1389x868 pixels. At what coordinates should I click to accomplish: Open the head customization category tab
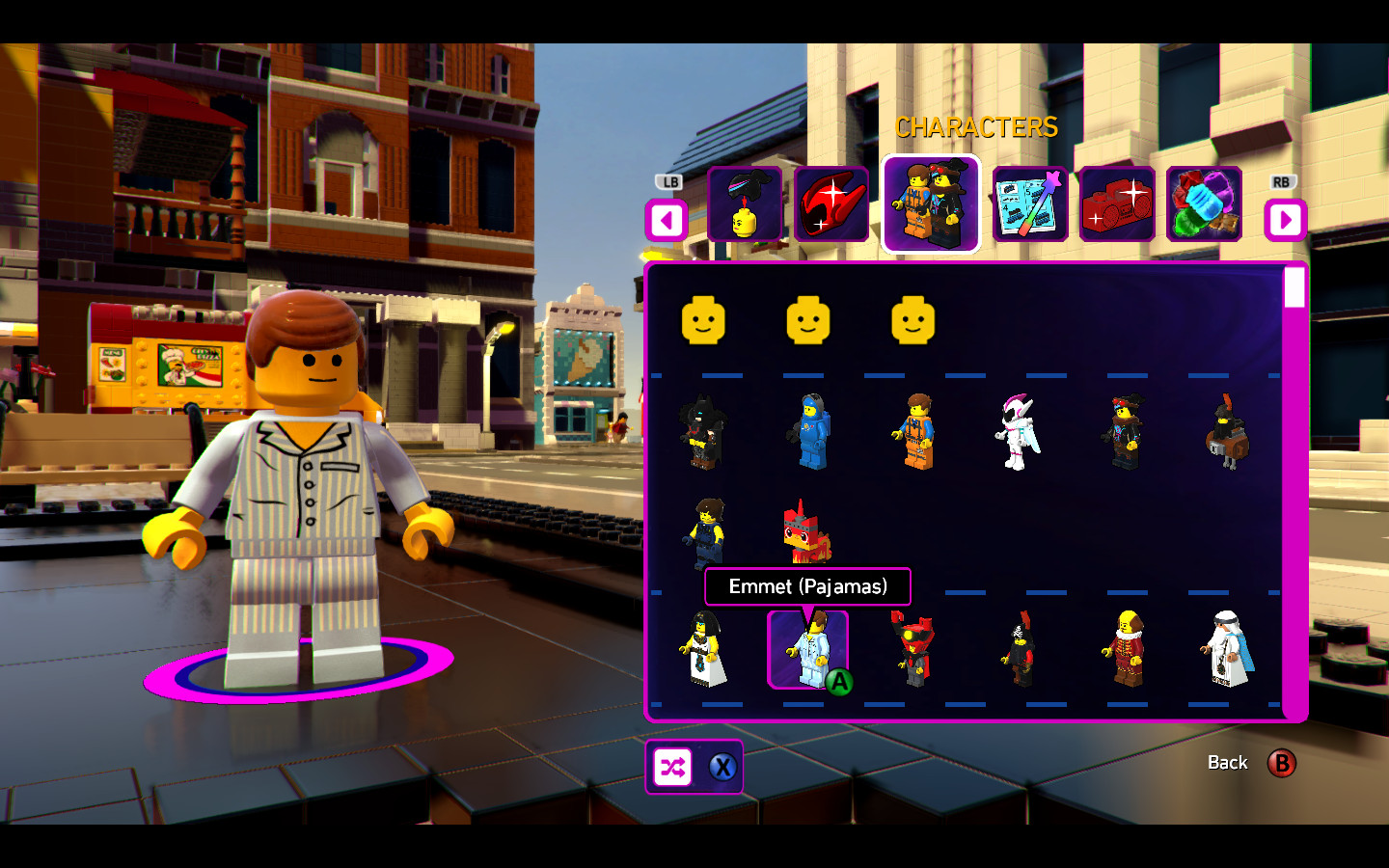tap(746, 205)
